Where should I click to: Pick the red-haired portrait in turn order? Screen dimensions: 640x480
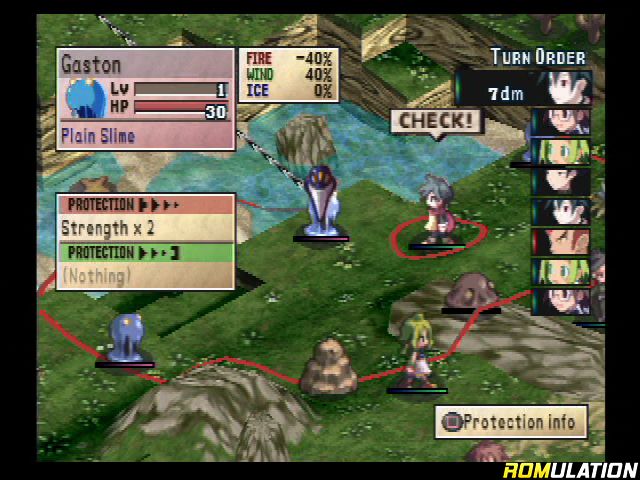click(561, 241)
